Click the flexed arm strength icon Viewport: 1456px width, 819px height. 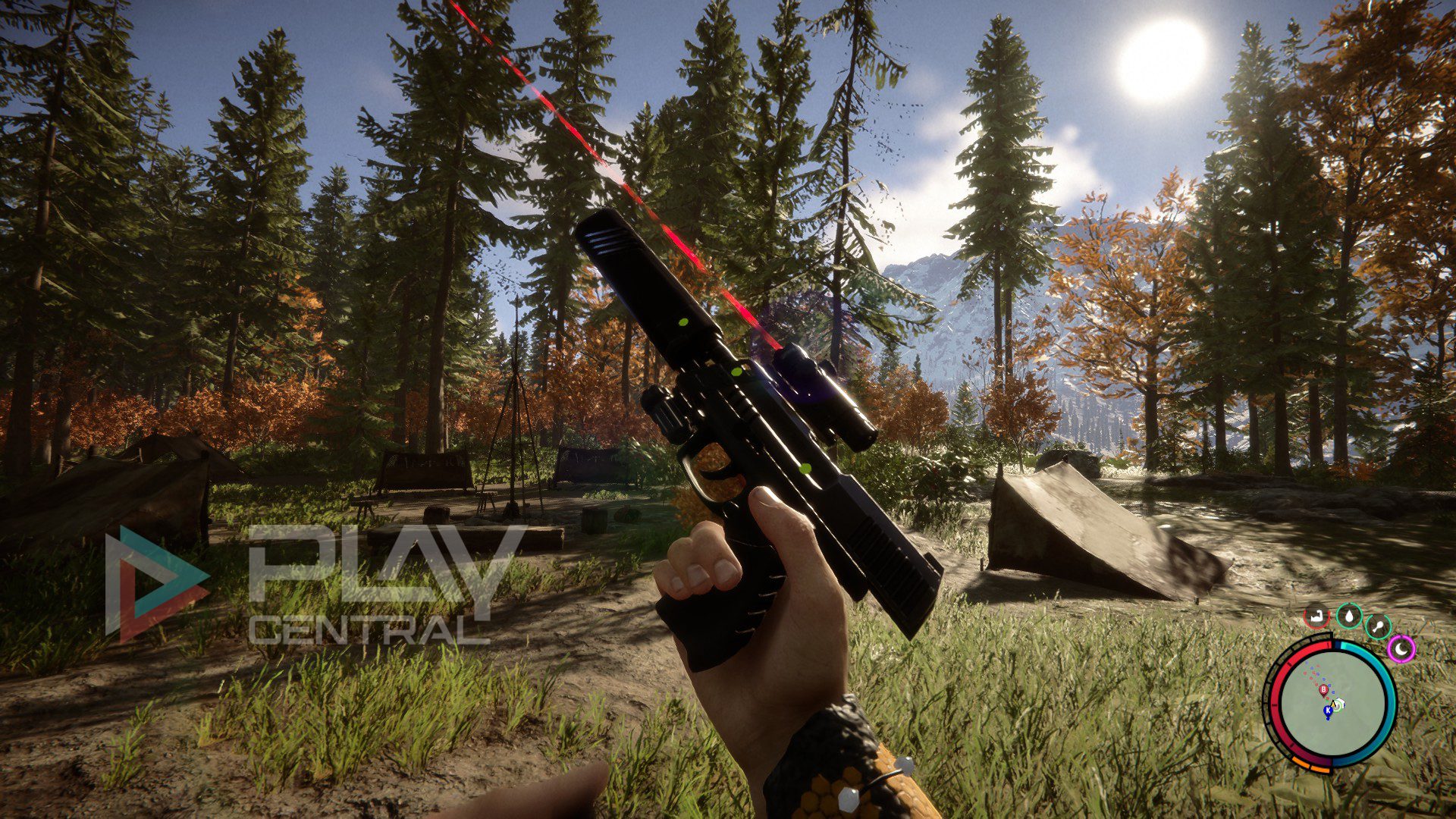point(1317,616)
